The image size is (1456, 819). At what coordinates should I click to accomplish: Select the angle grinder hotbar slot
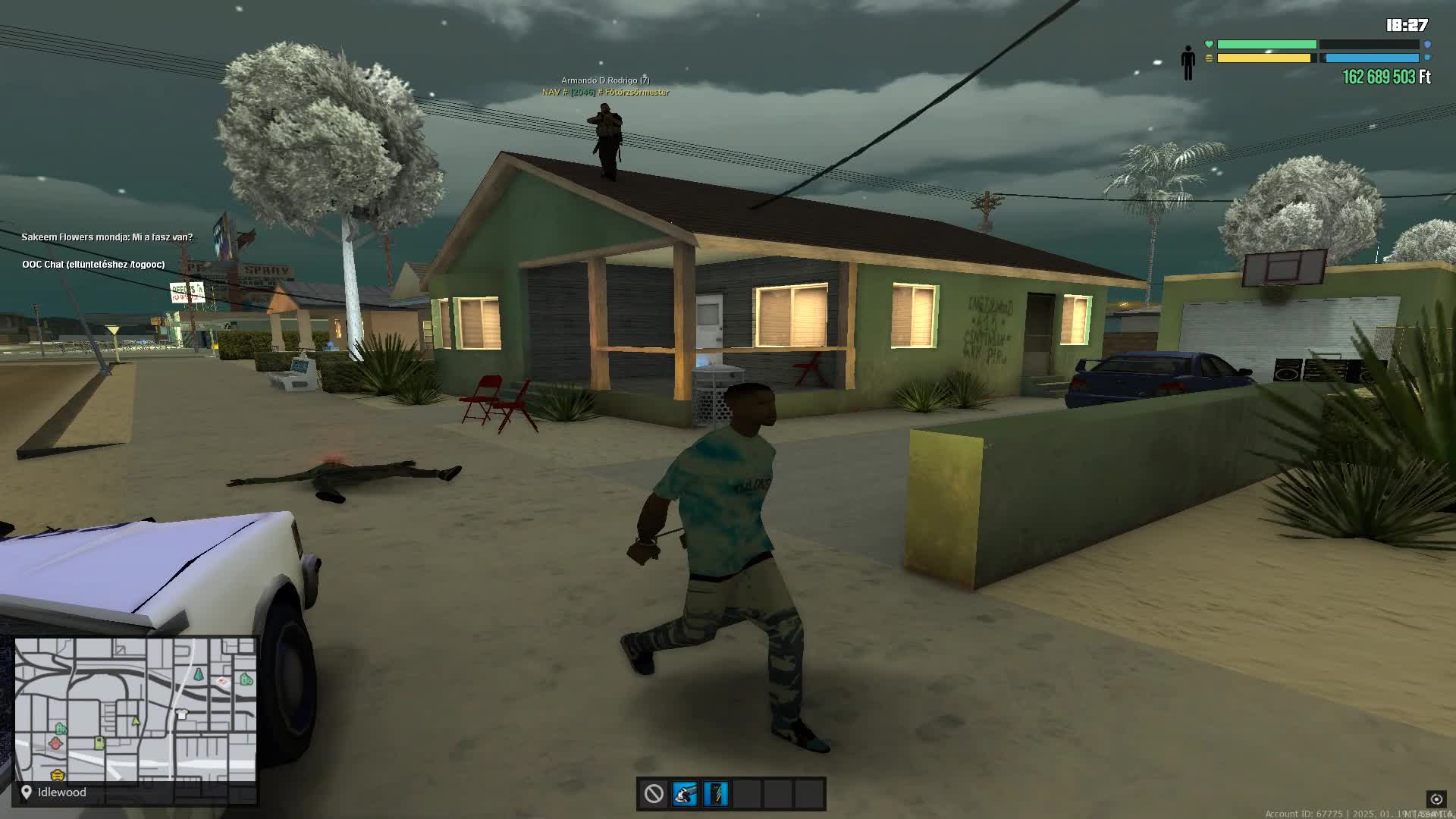tap(684, 794)
